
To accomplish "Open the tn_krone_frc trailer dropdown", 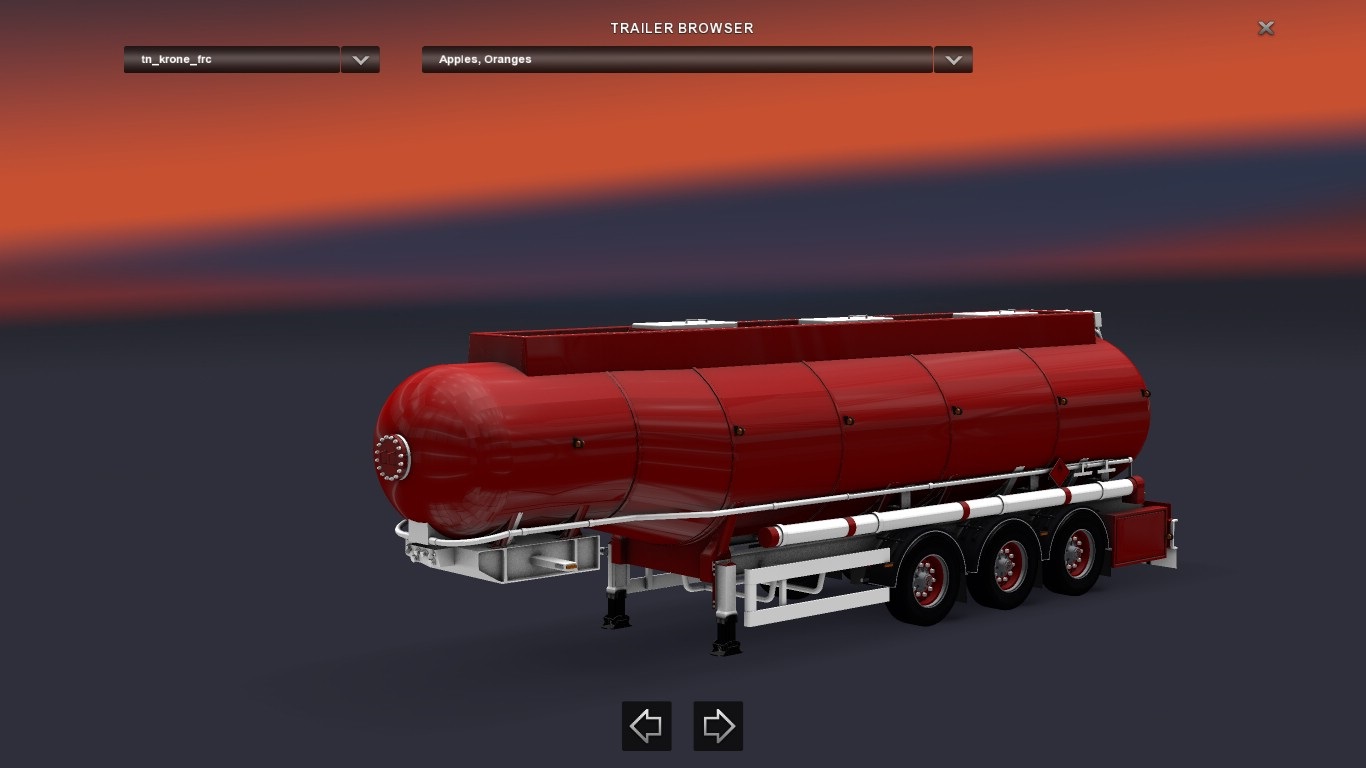I will tap(231, 60).
